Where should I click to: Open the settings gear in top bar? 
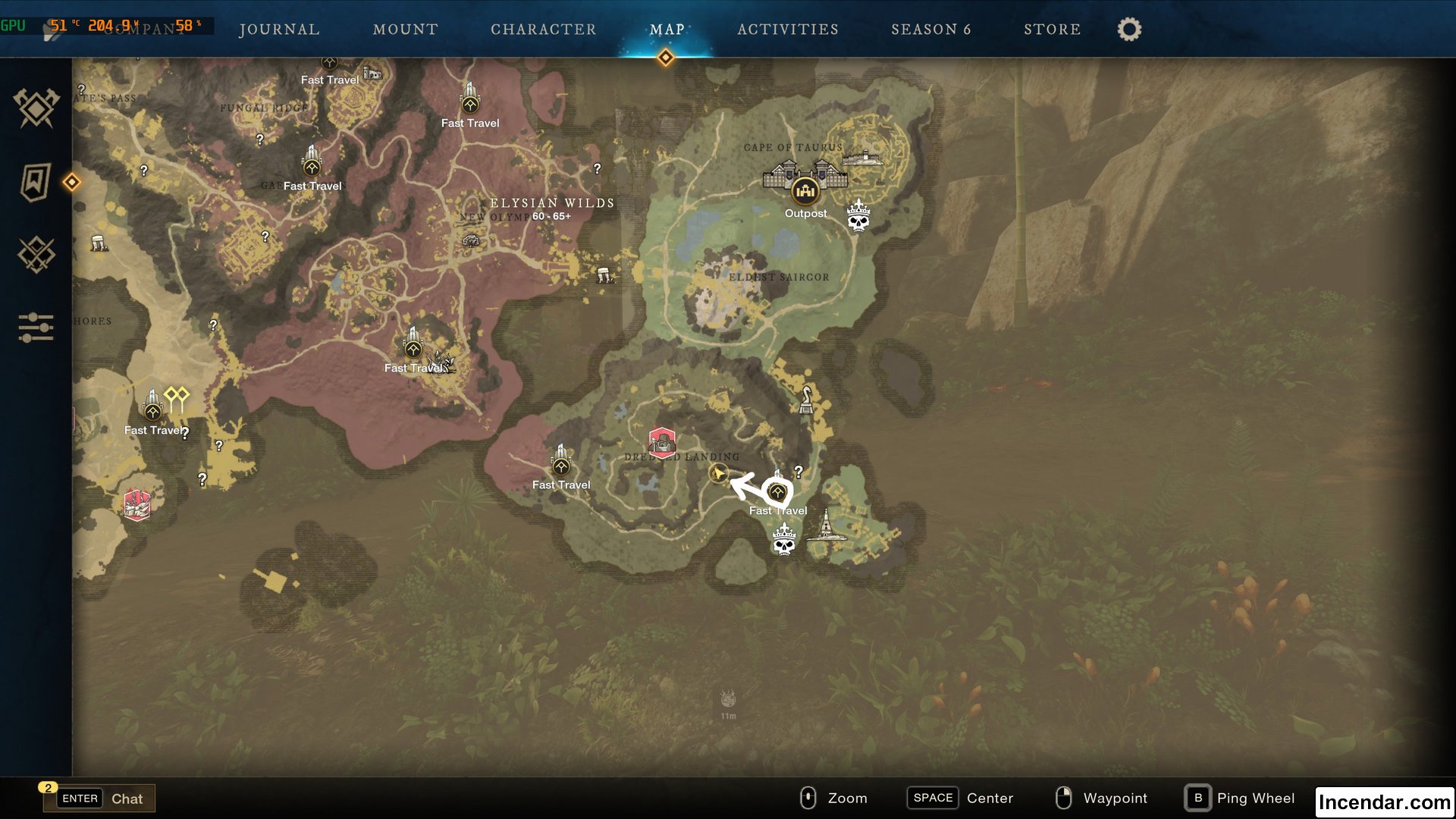coord(1128,29)
